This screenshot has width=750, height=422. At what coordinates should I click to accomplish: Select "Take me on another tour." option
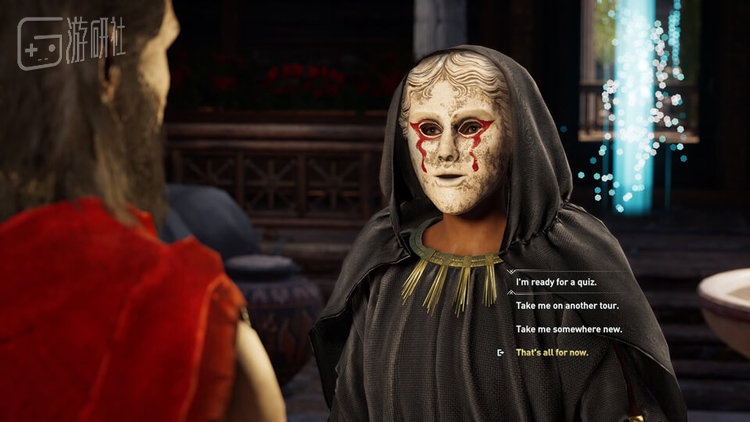[x=563, y=305]
